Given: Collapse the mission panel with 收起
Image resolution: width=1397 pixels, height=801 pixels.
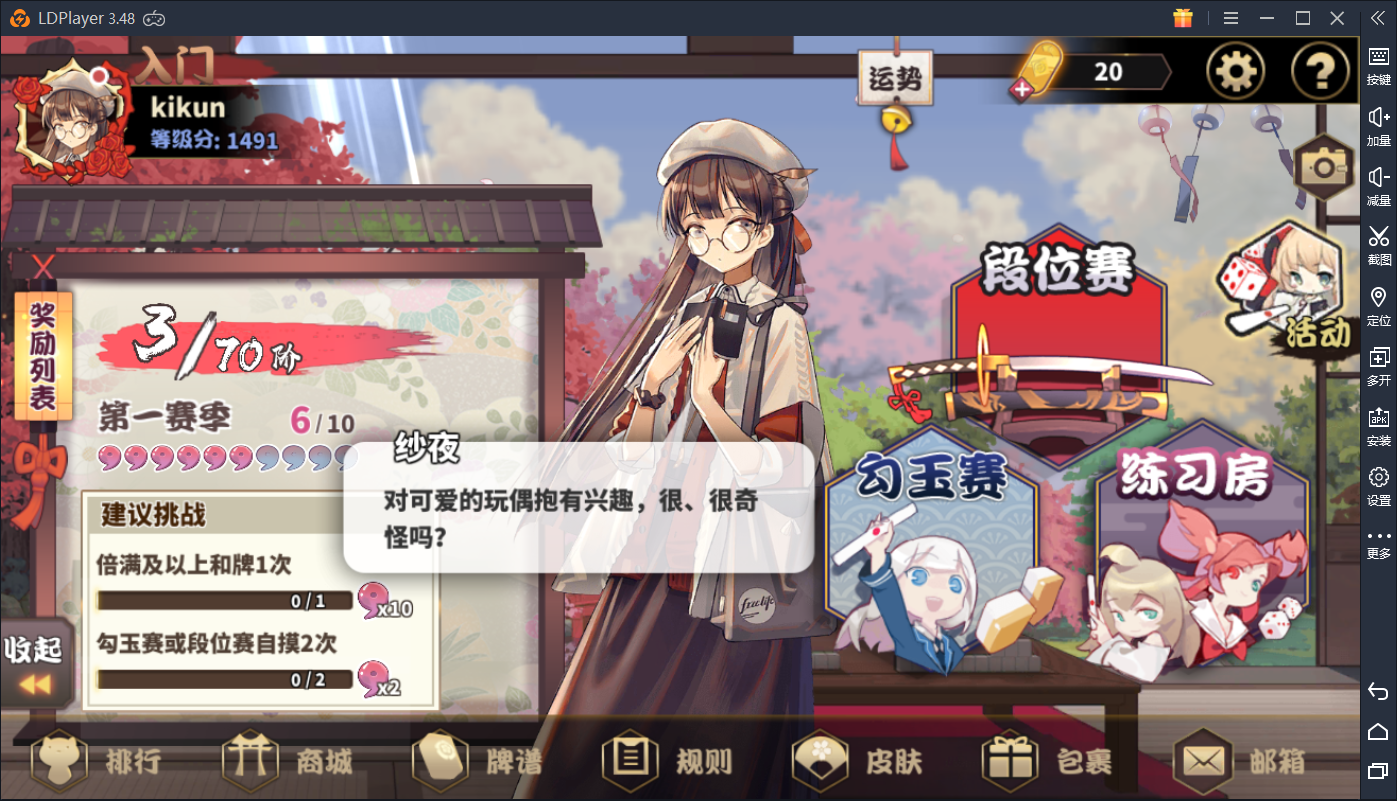Looking at the screenshot, I should tap(34, 660).
